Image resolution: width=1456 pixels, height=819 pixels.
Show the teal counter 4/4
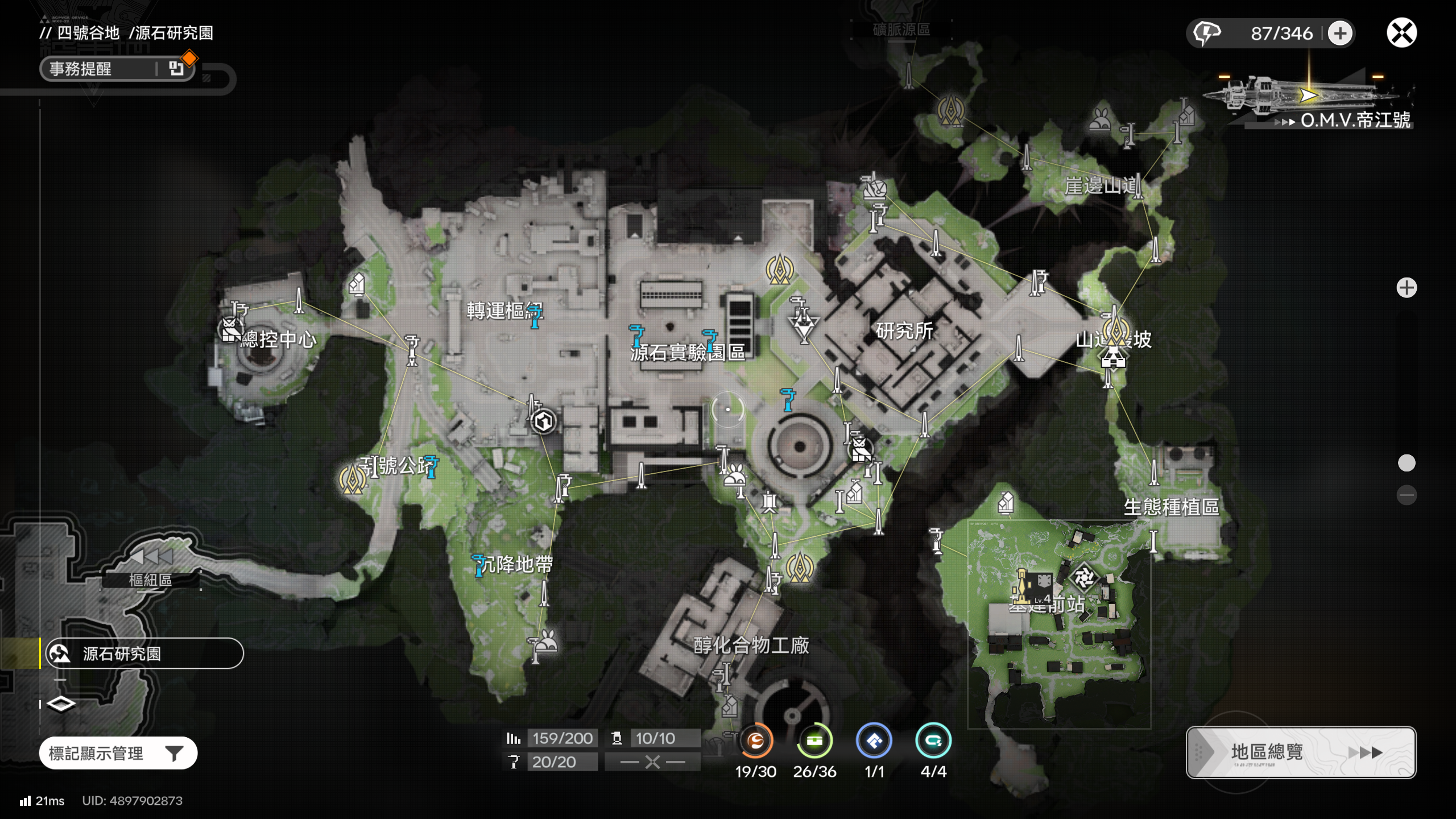pos(933,741)
